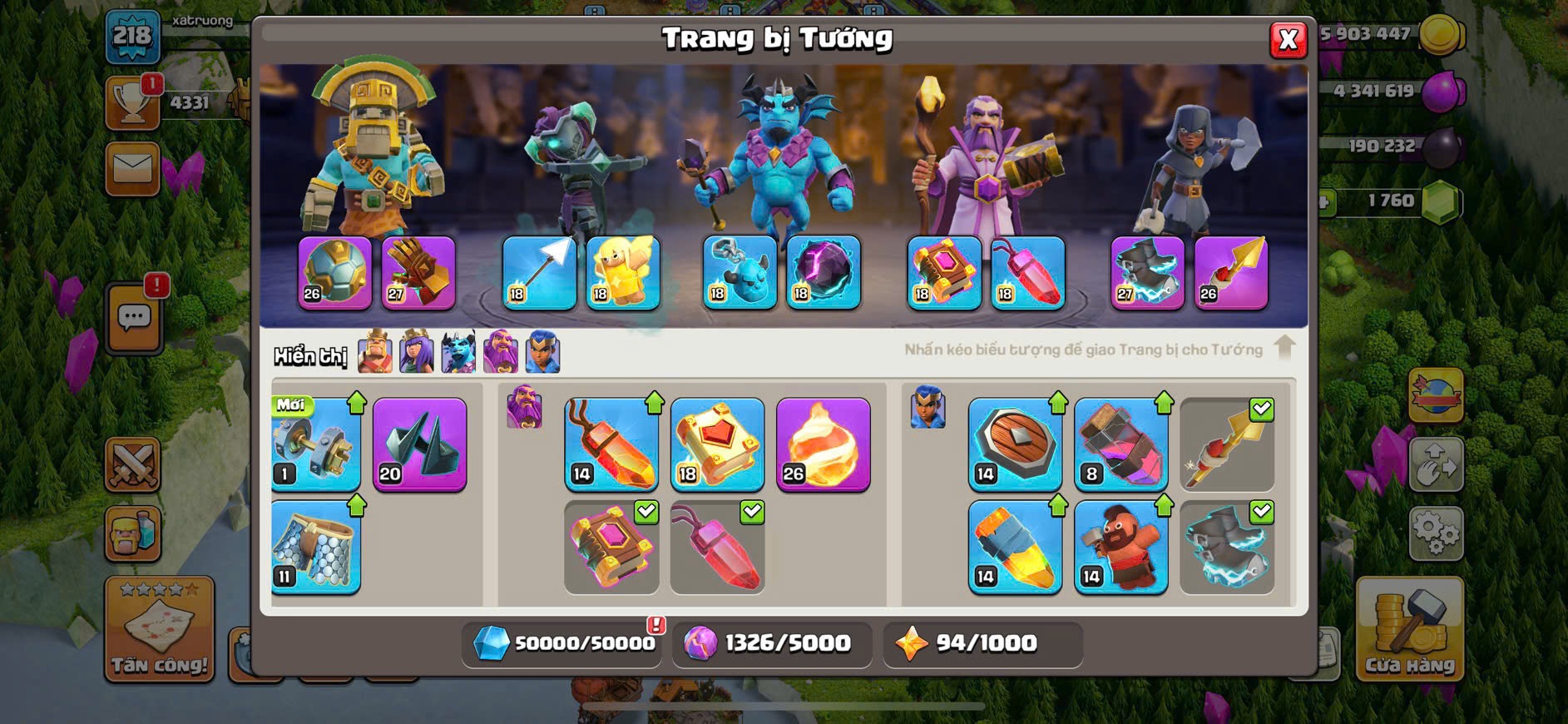
Task: Toggle the Barbarian King display filter
Action: 375,352
